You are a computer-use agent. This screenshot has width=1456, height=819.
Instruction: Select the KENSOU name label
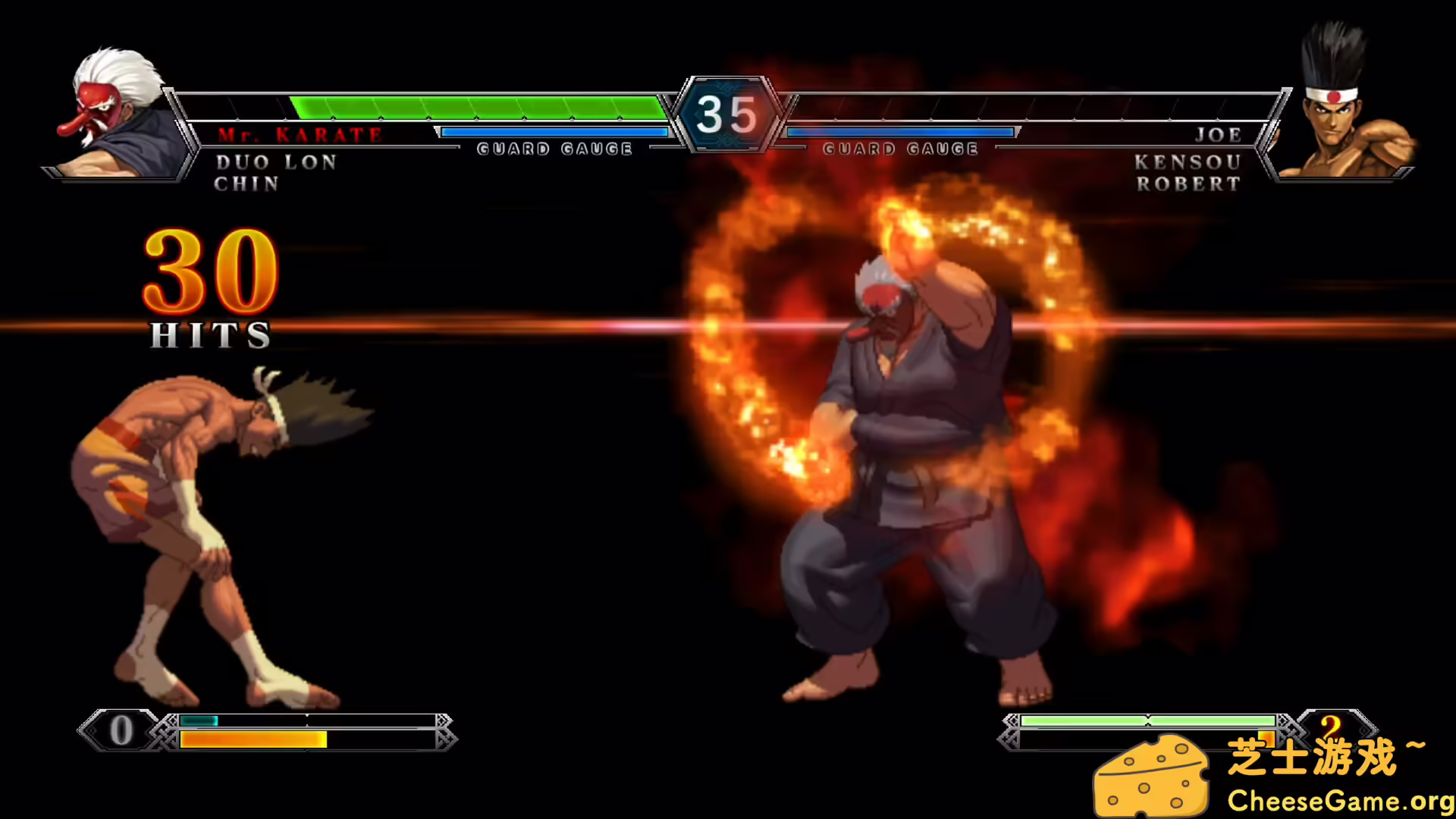coord(1186,161)
